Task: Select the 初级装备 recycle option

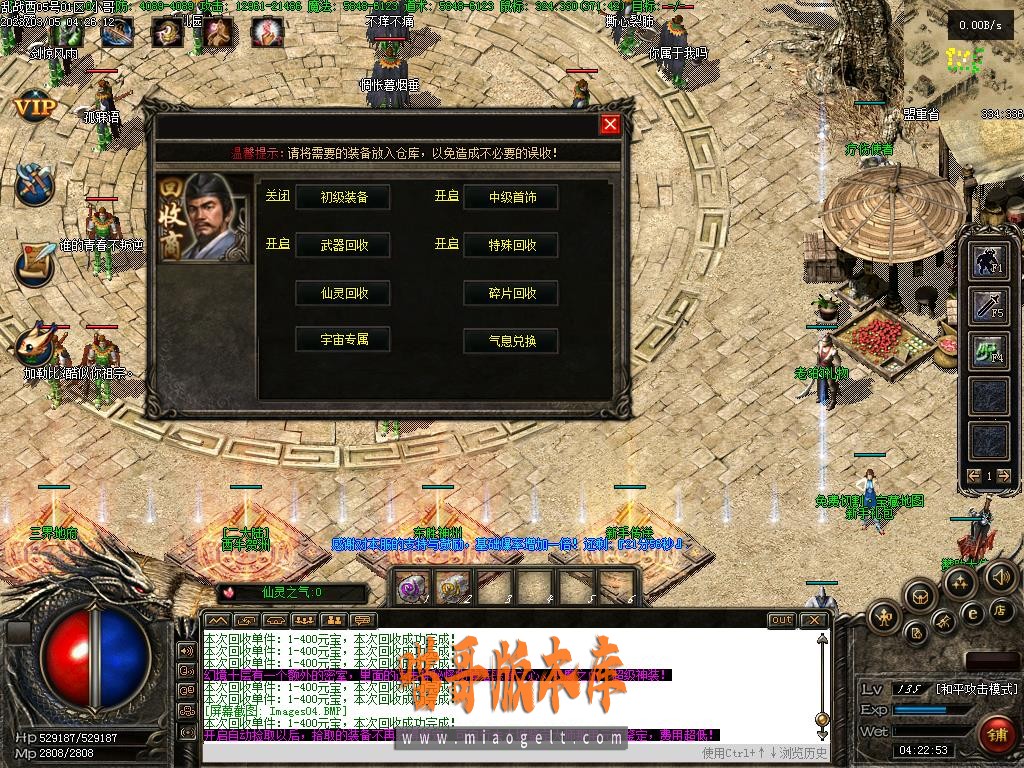Action: [x=344, y=197]
